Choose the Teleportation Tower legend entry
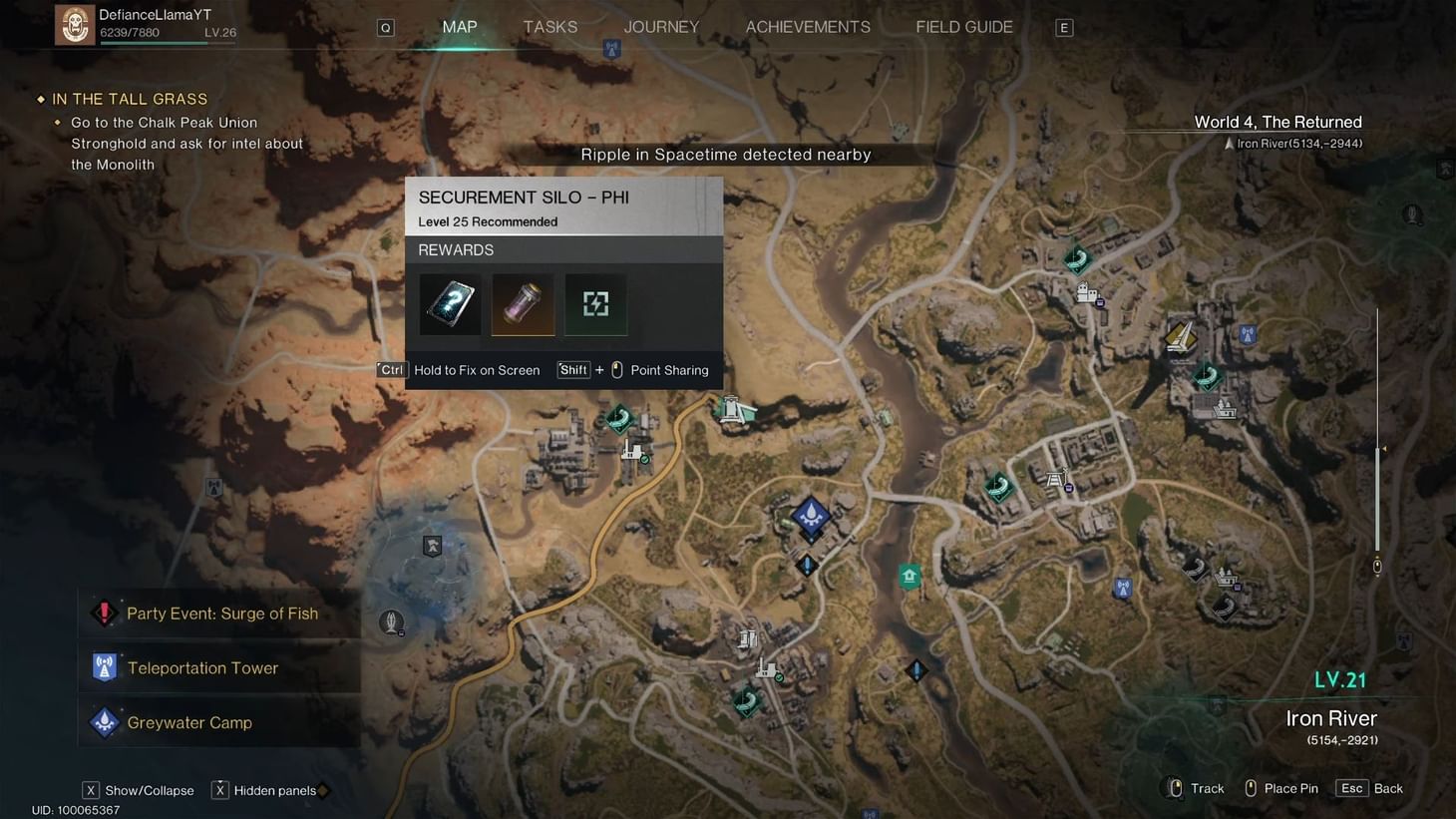 tap(202, 668)
